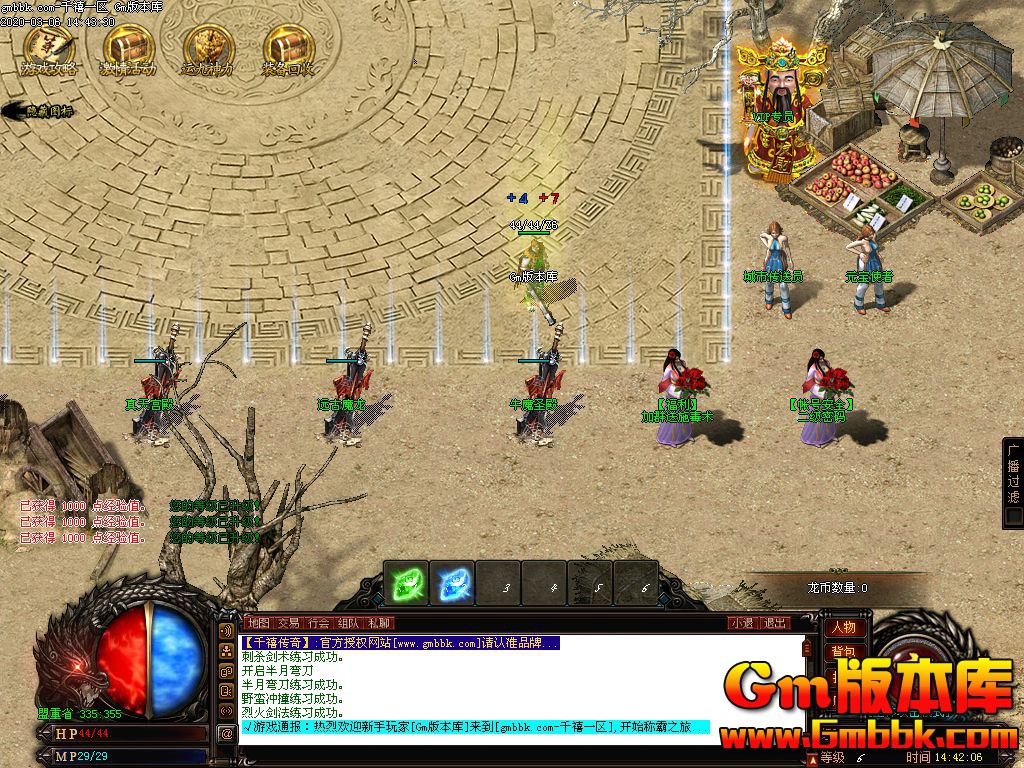Click the 退出 exit game button
The width and height of the screenshot is (1024, 768).
pos(775,623)
